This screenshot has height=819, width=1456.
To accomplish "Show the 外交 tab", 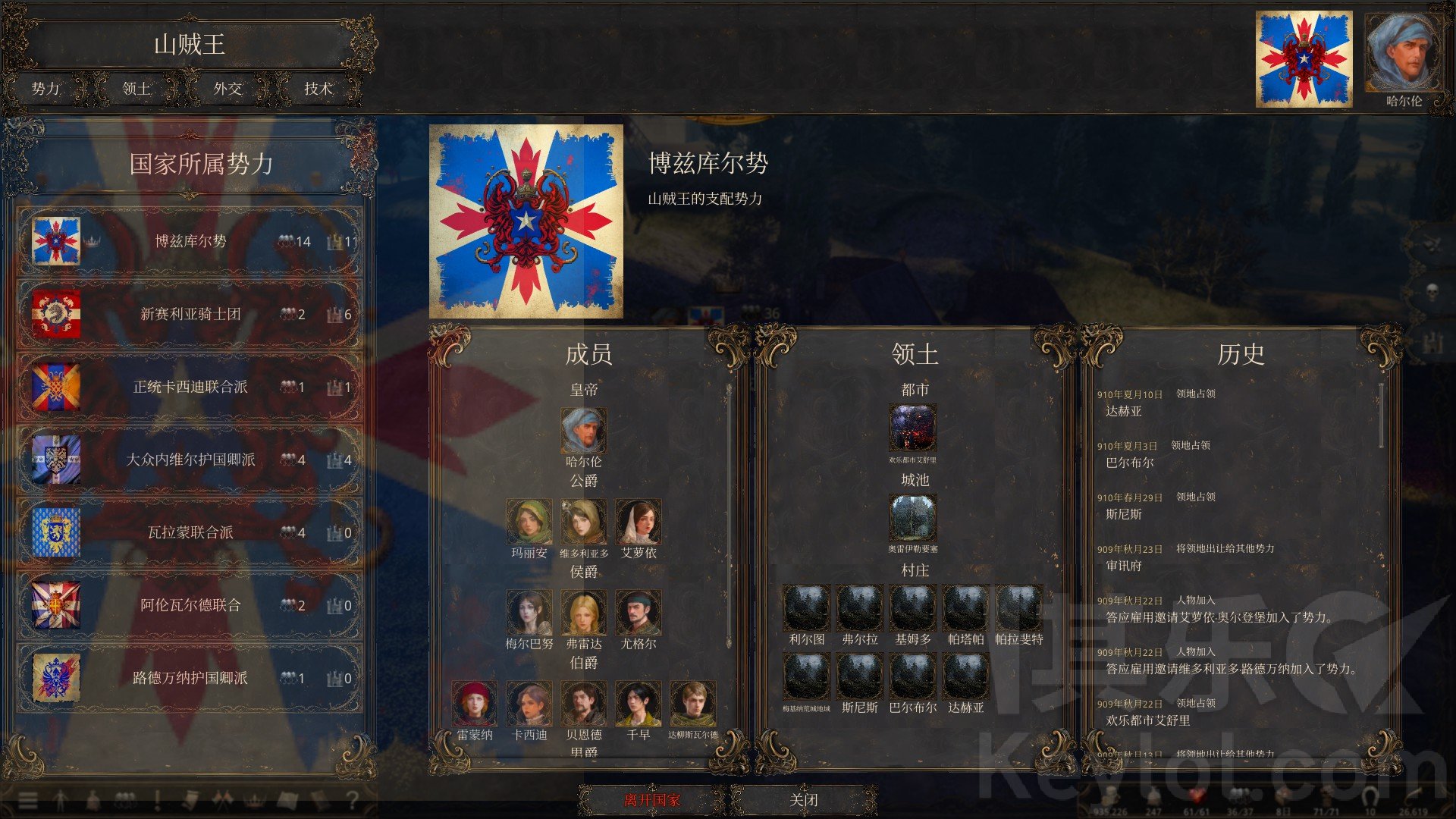I will point(227,89).
